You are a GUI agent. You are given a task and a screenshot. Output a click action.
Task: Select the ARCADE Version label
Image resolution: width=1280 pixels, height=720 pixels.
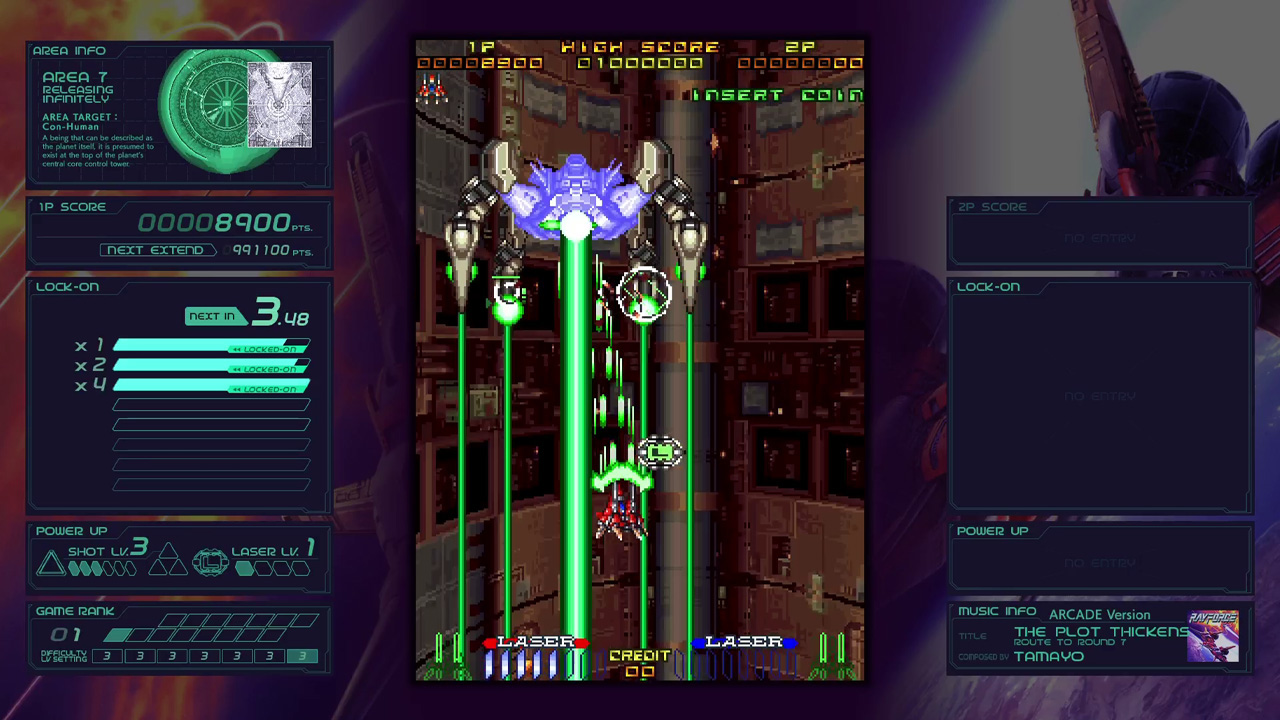click(1099, 615)
